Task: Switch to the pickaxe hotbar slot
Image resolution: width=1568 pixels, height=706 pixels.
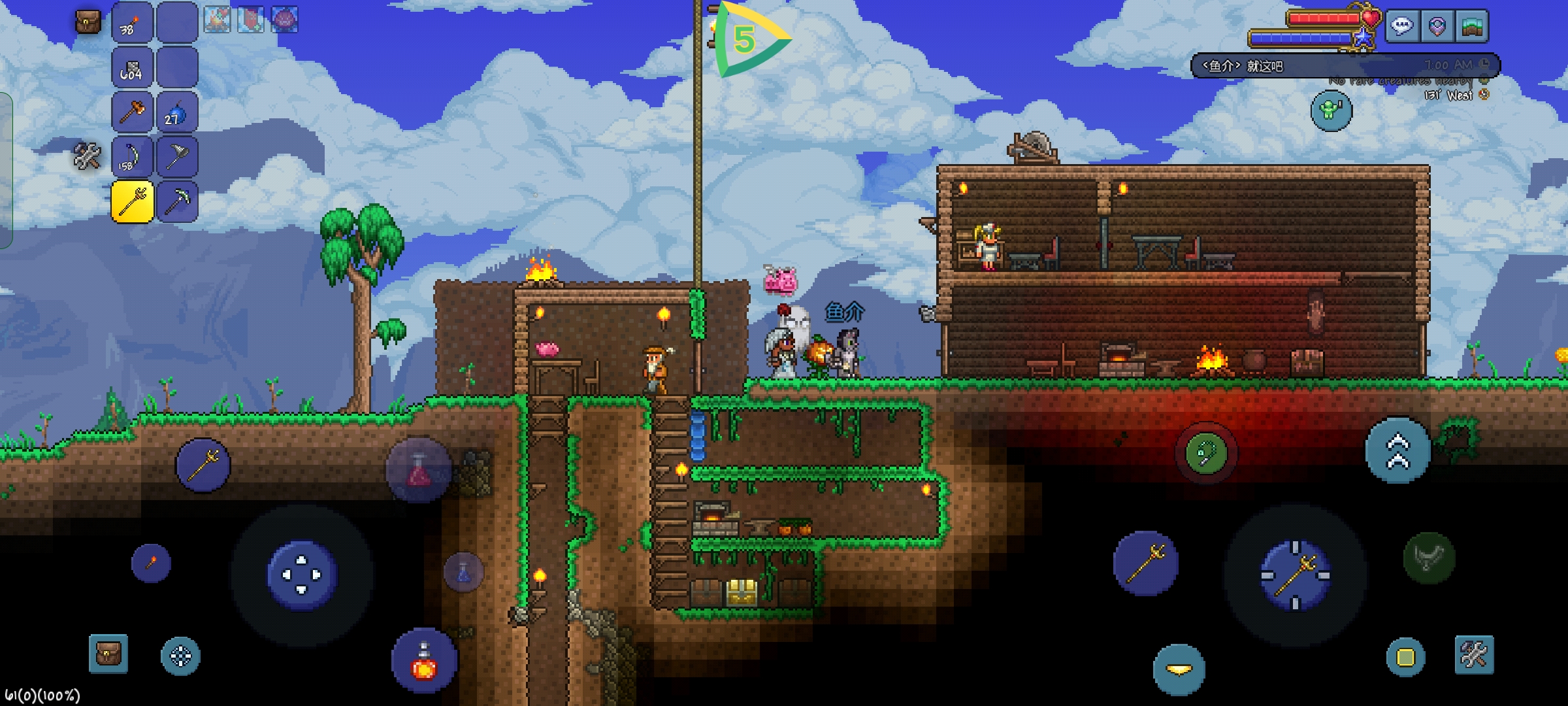Action: (177, 201)
